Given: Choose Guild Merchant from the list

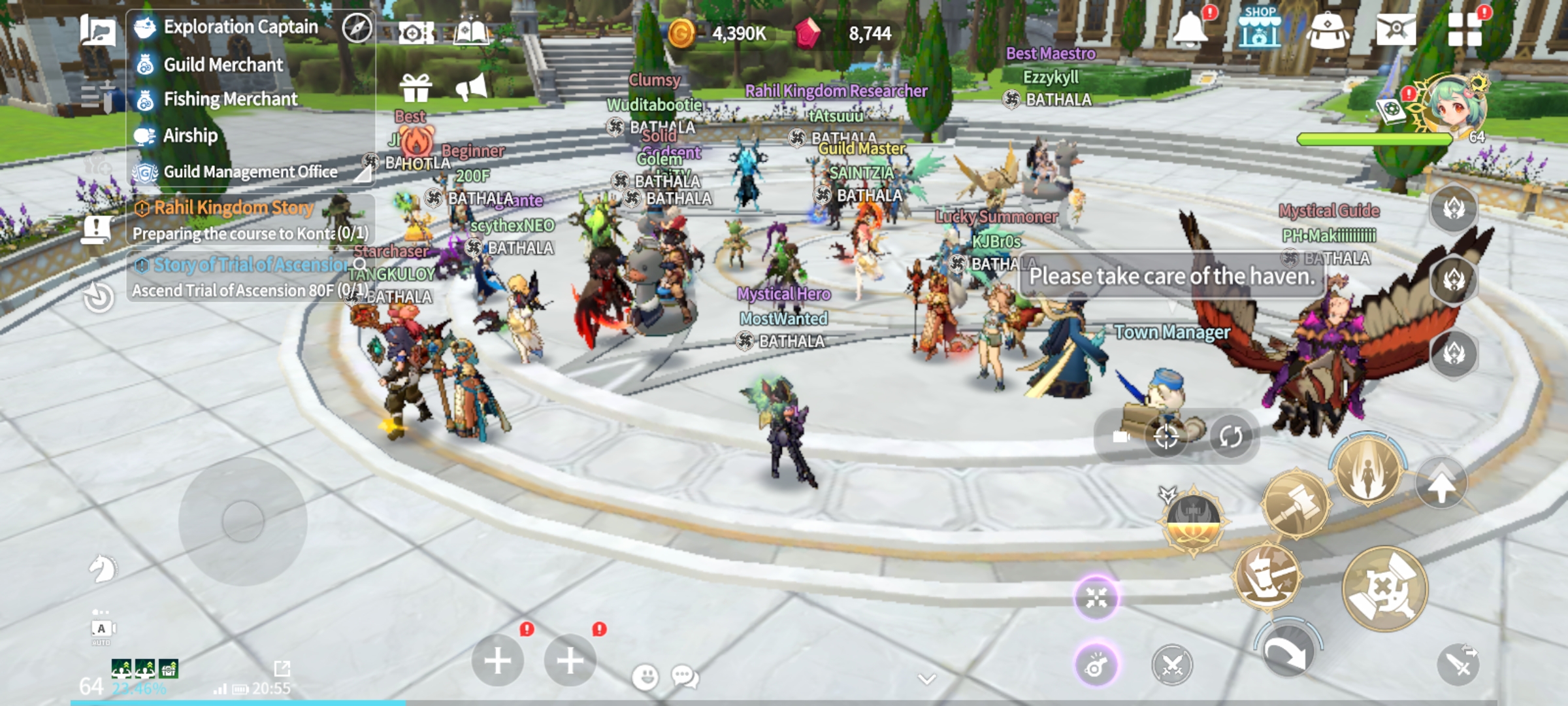Looking at the screenshot, I should click(223, 65).
